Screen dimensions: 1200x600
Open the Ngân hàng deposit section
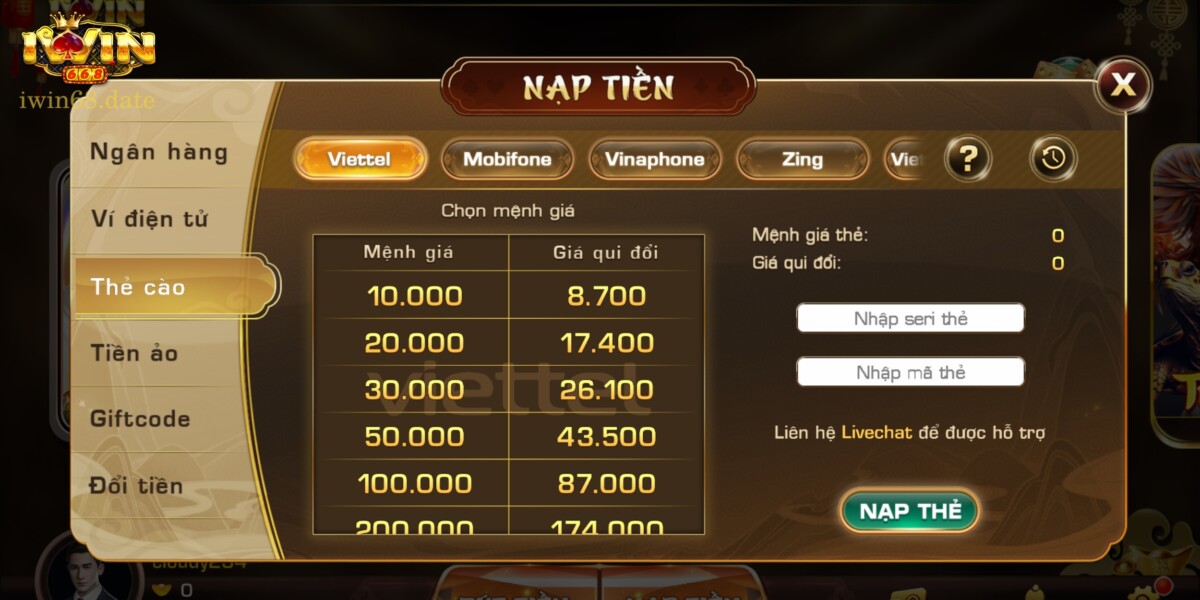(159, 153)
